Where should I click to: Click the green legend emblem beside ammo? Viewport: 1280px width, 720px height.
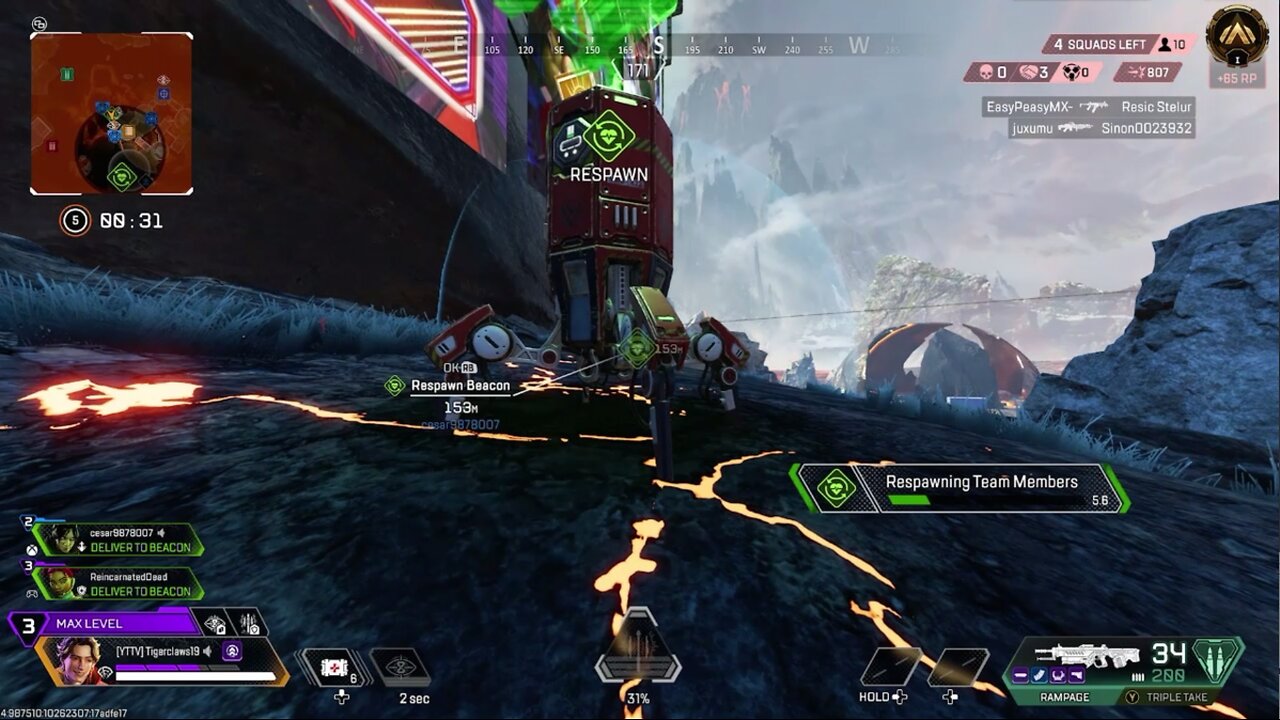click(1218, 660)
